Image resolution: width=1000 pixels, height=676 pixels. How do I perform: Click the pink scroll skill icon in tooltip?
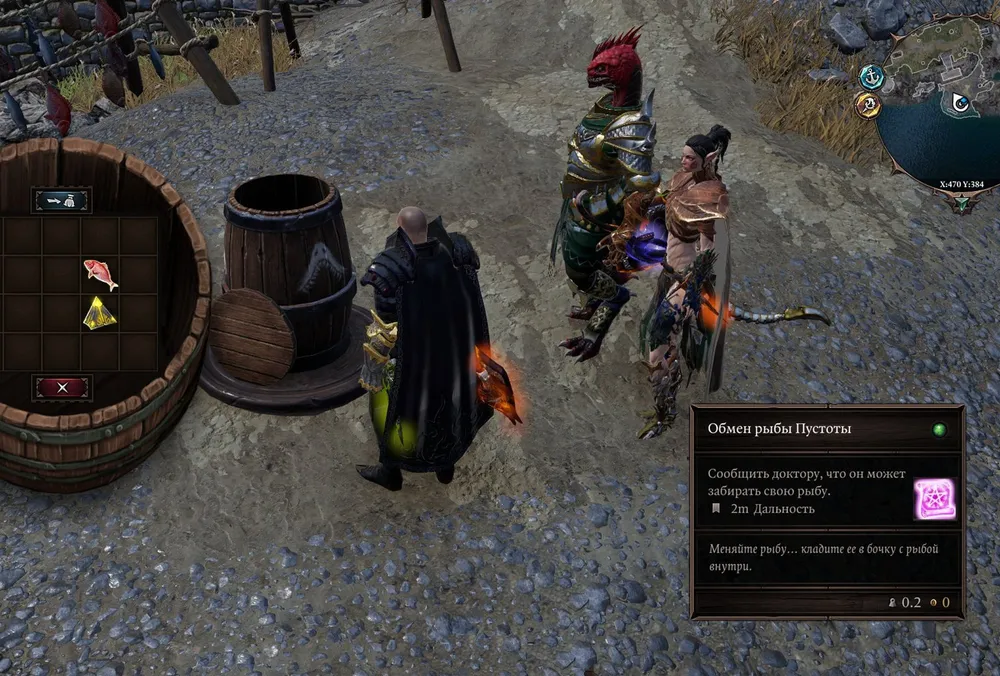[x=934, y=499]
